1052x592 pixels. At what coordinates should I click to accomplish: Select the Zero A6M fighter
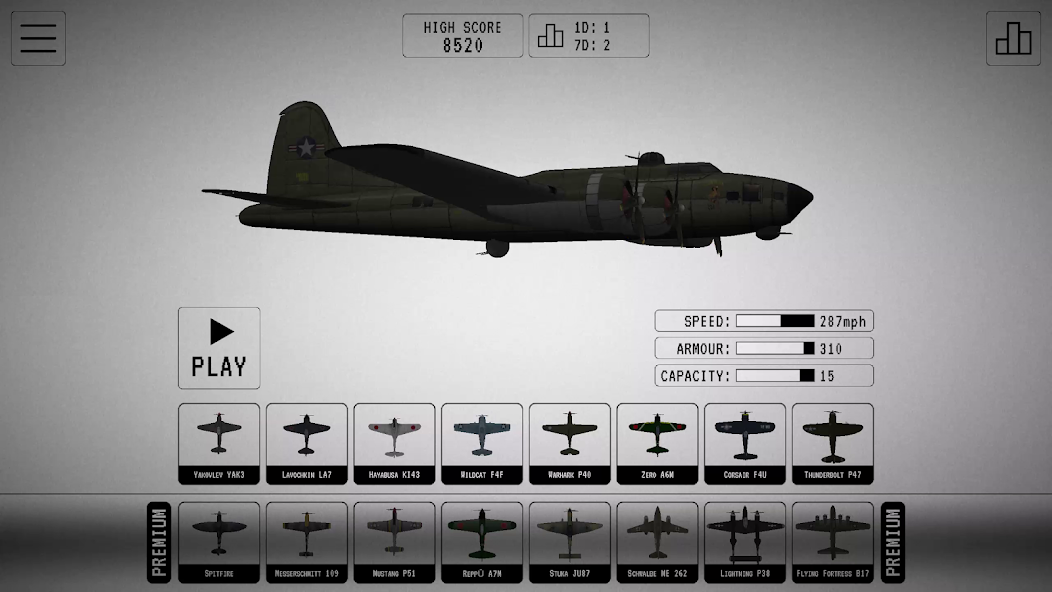point(657,443)
